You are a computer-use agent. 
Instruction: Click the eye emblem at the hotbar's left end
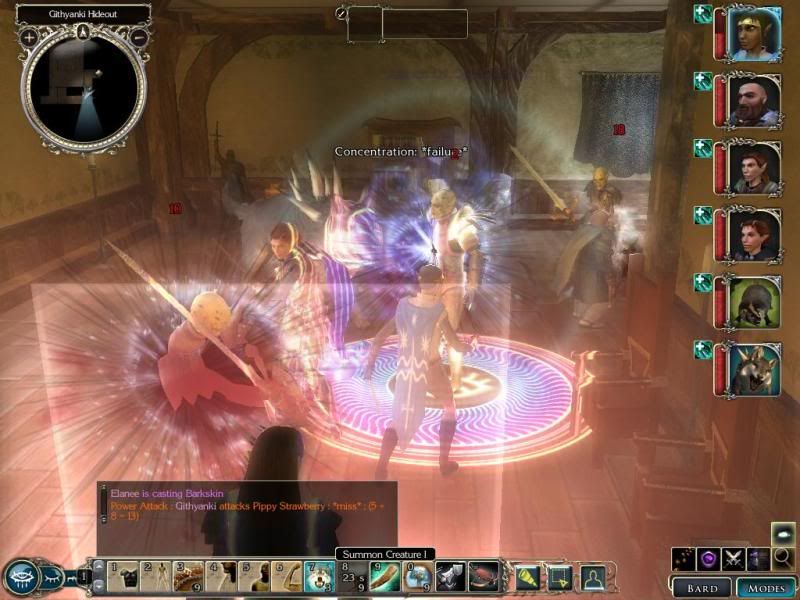coord(22,577)
